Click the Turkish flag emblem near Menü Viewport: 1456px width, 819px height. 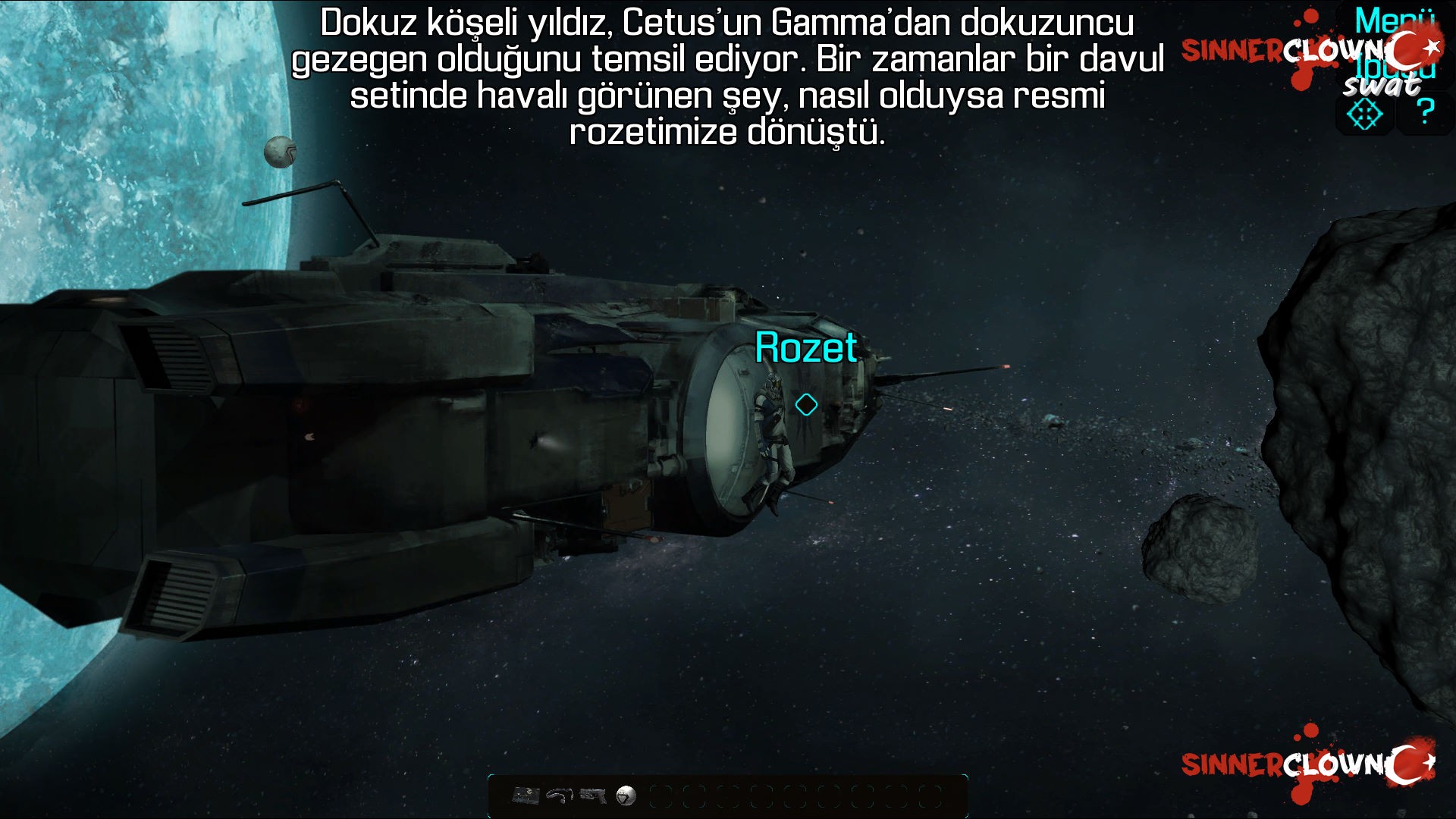[x=1413, y=45]
